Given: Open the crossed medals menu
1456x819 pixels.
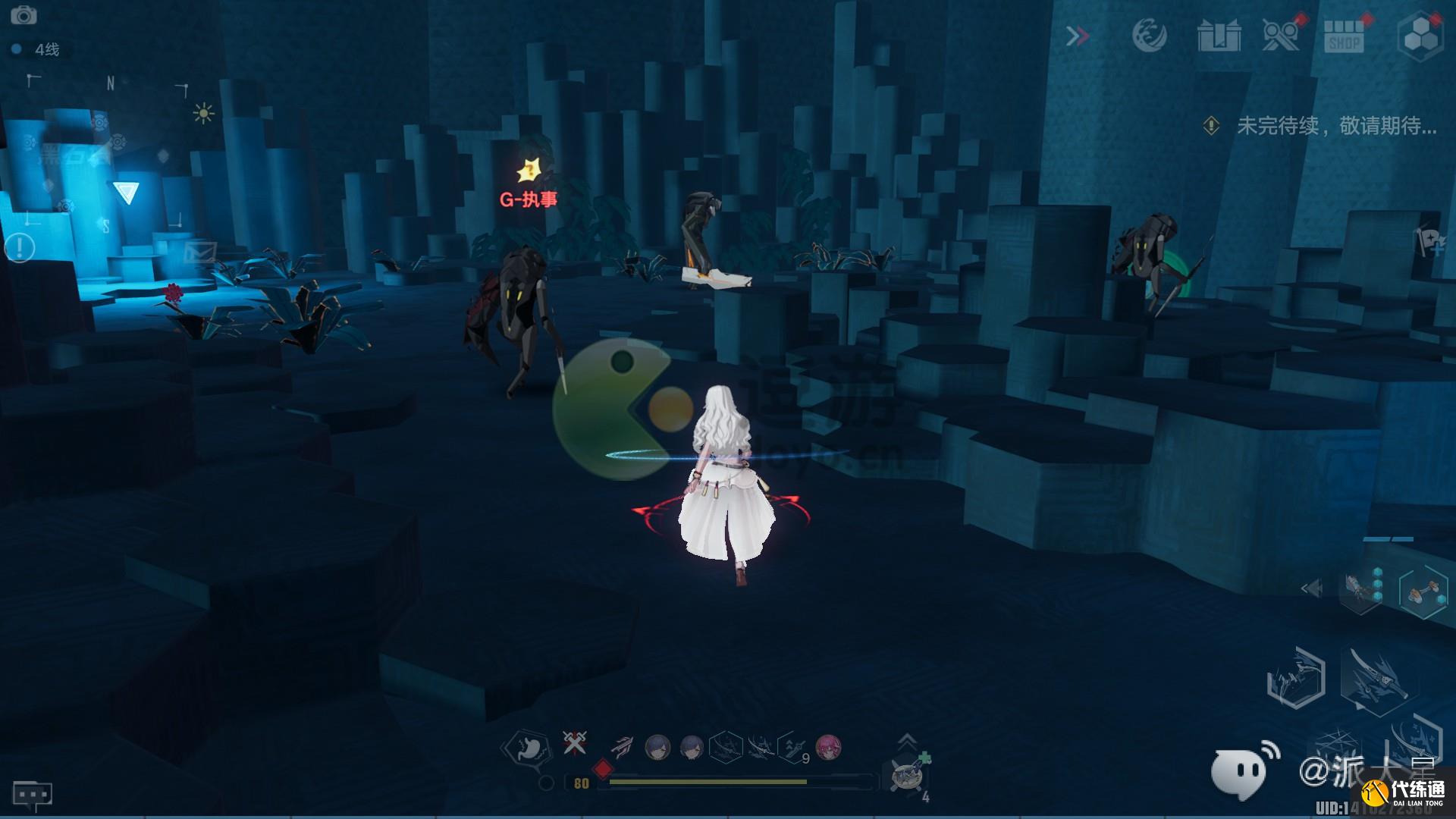Looking at the screenshot, I should 1281,34.
